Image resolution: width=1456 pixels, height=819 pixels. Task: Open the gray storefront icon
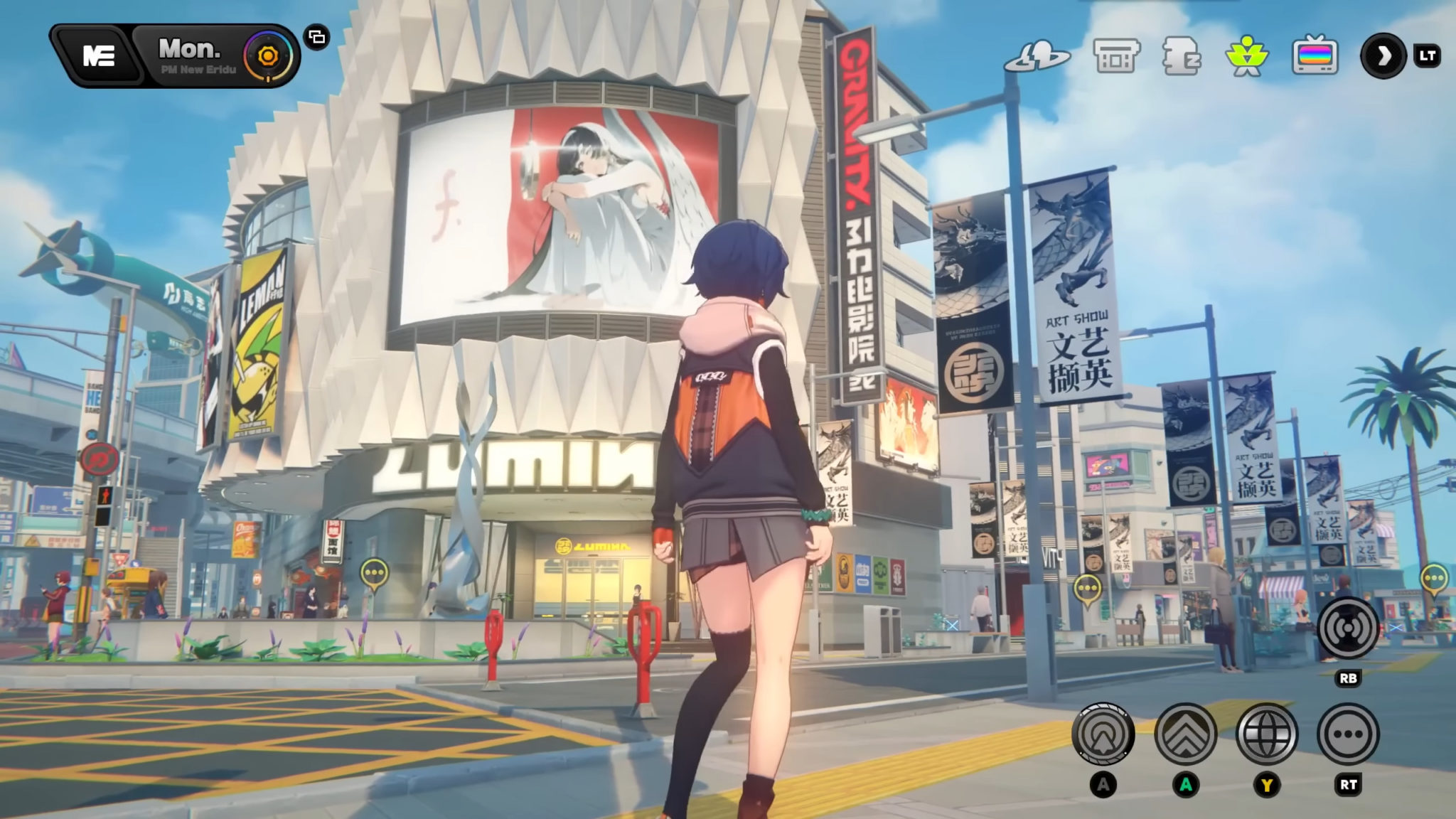[1116, 57]
